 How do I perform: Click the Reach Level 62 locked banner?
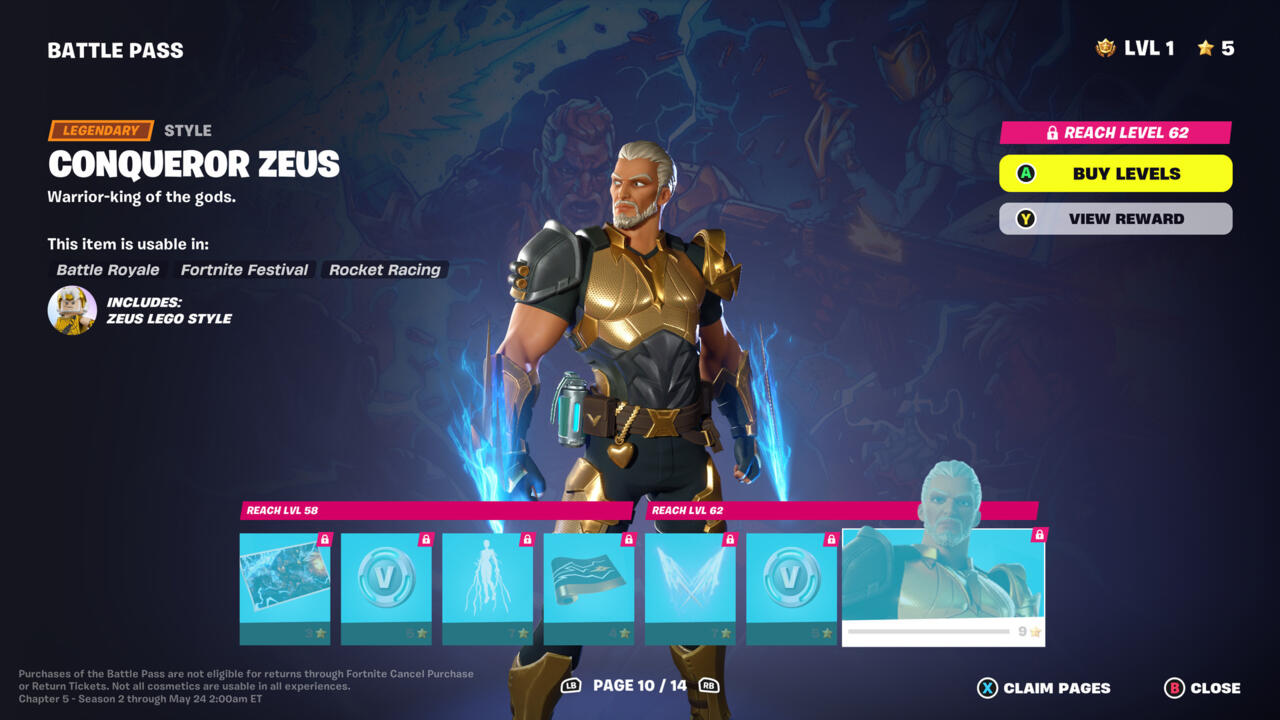1115,132
